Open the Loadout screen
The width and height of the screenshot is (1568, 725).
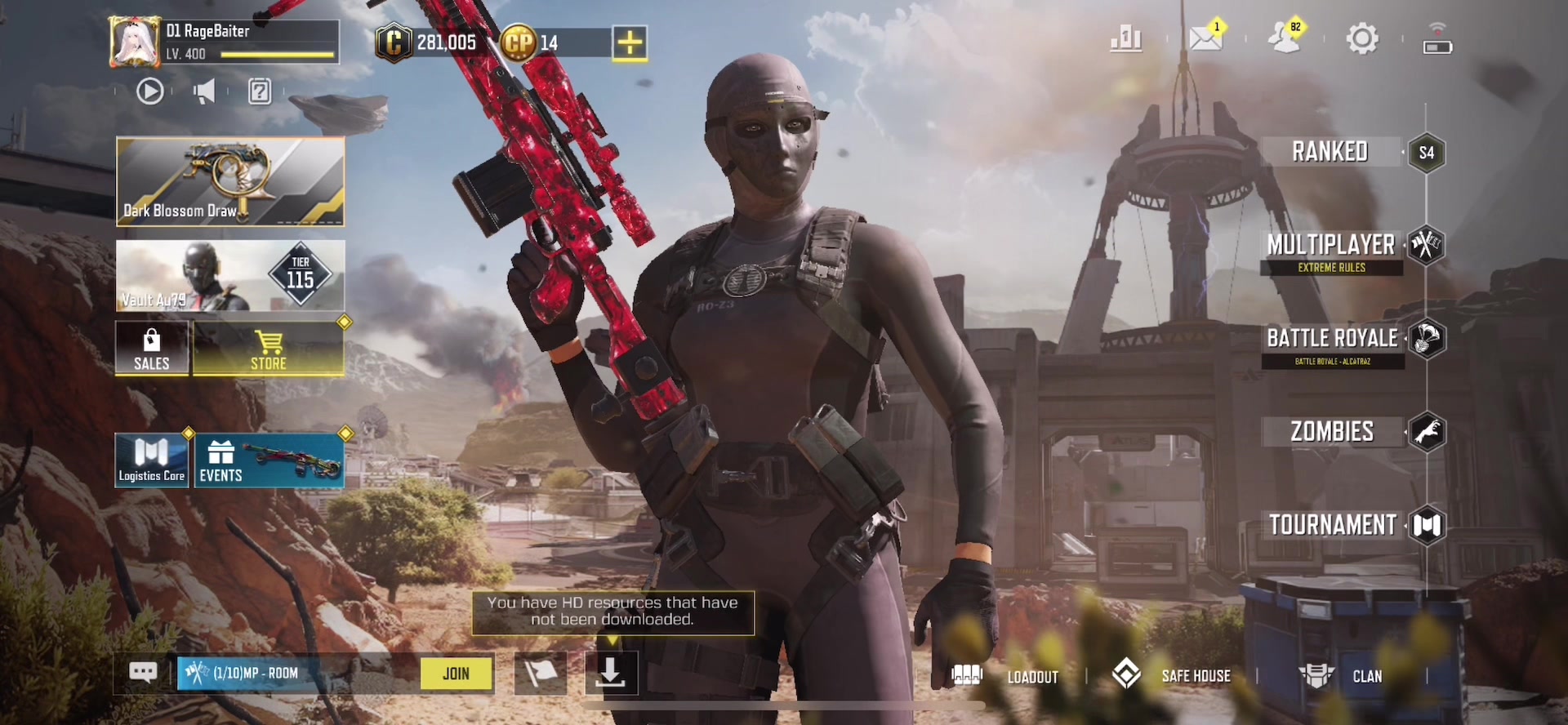(x=1005, y=676)
